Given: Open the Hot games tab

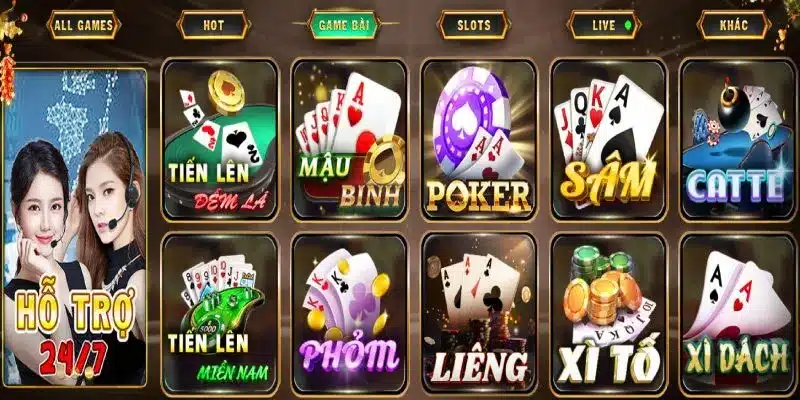Looking at the screenshot, I should coord(213,23).
